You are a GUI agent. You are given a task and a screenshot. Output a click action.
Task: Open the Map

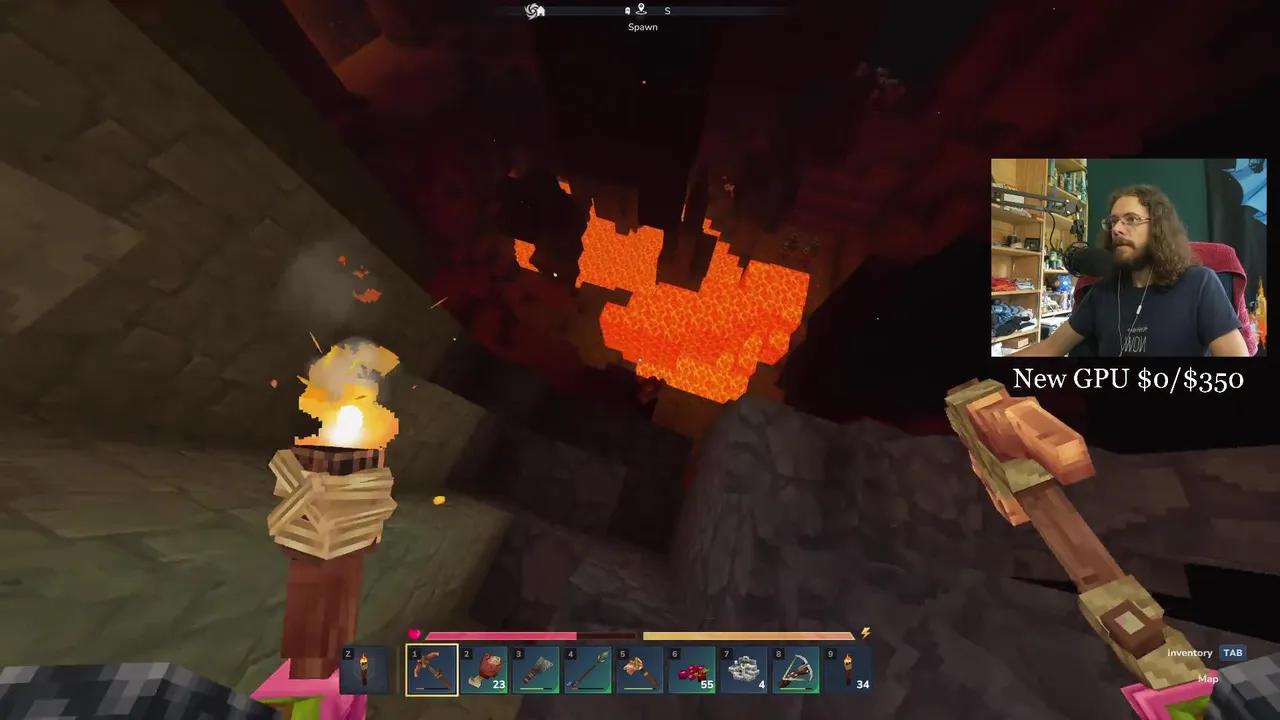coord(1207,678)
